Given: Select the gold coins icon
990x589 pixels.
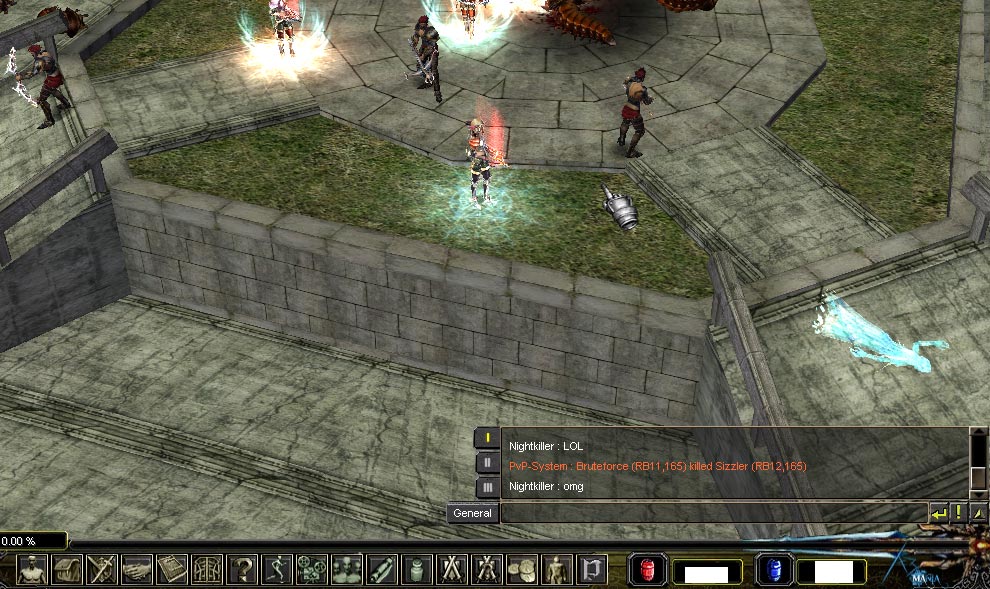Looking at the screenshot, I should (521, 570).
